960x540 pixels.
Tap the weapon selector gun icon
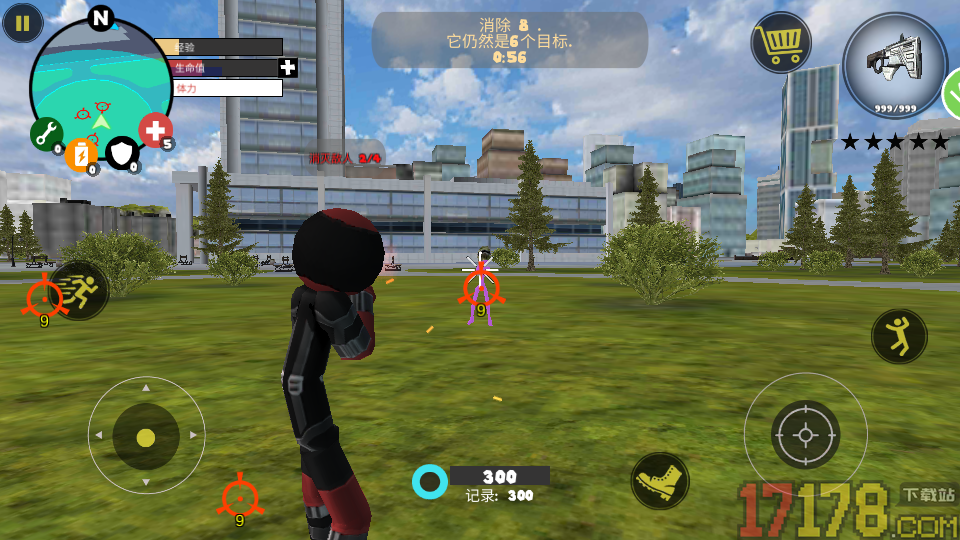pos(894,64)
